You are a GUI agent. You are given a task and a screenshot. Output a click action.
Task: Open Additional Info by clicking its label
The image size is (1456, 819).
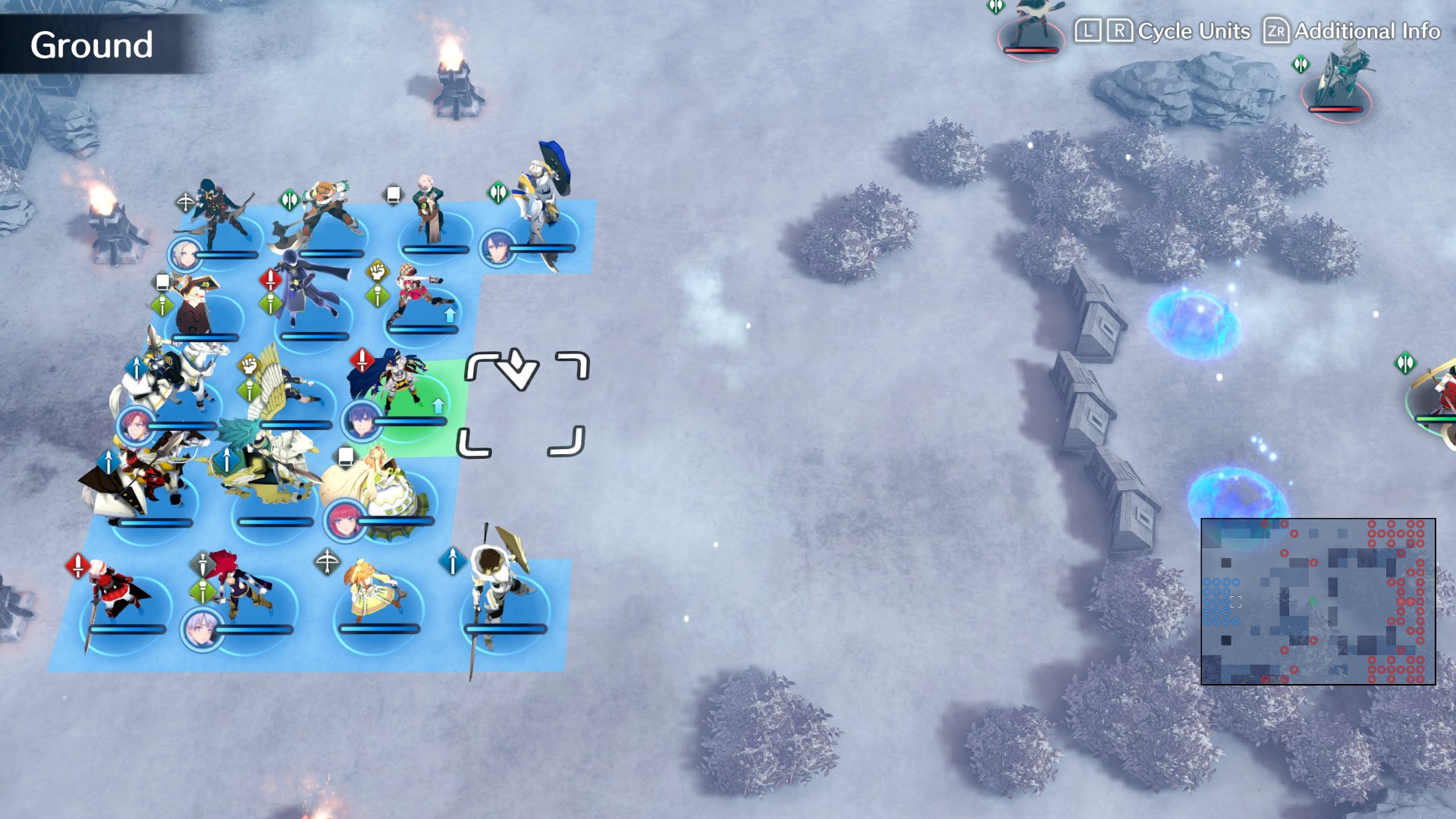click(1365, 32)
